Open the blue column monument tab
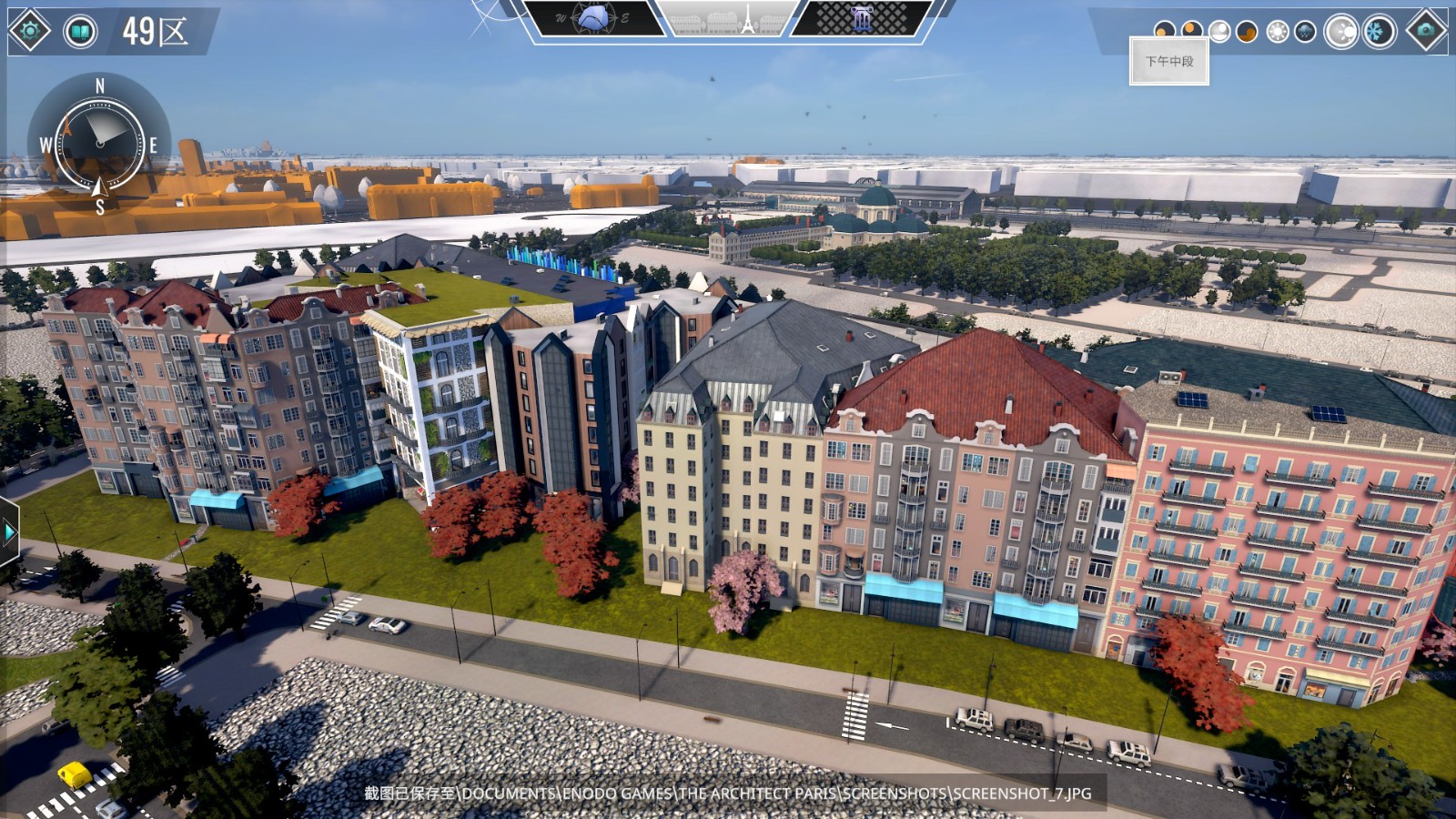Image resolution: width=1456 pixels, height=819 pixels. click(862, 18)
